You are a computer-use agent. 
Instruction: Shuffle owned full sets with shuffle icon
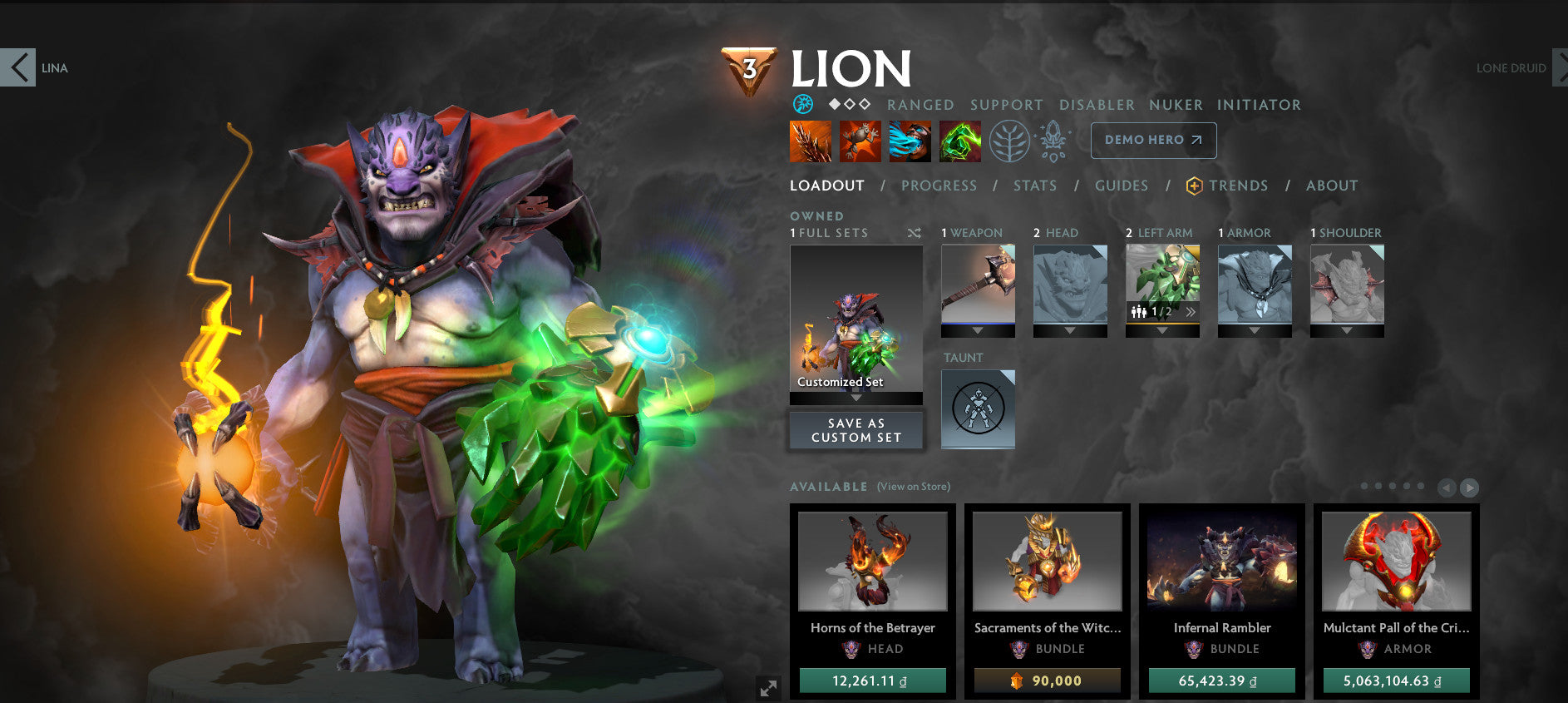(915, 234)
